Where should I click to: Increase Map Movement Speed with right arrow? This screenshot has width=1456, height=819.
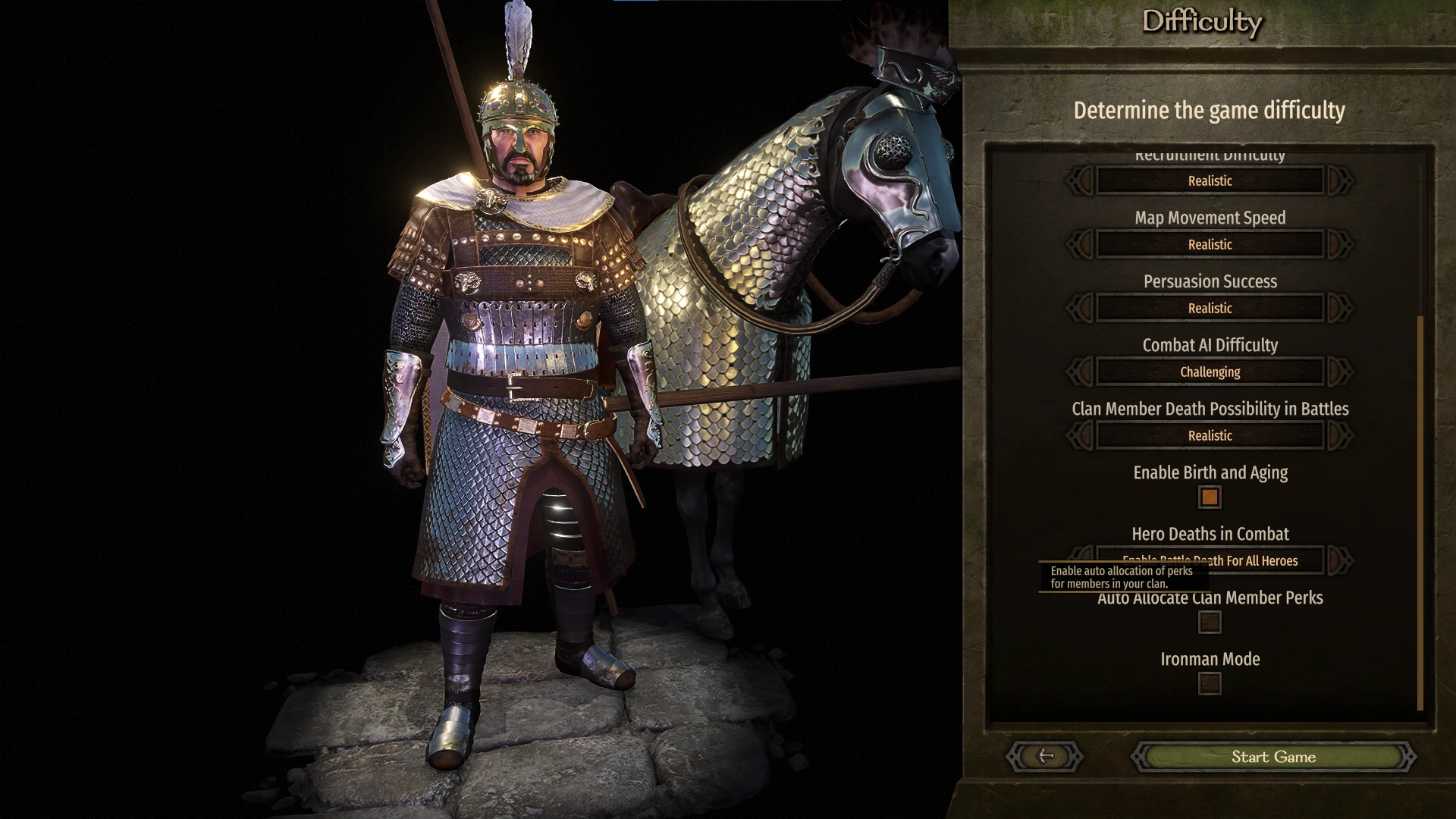1340,244
